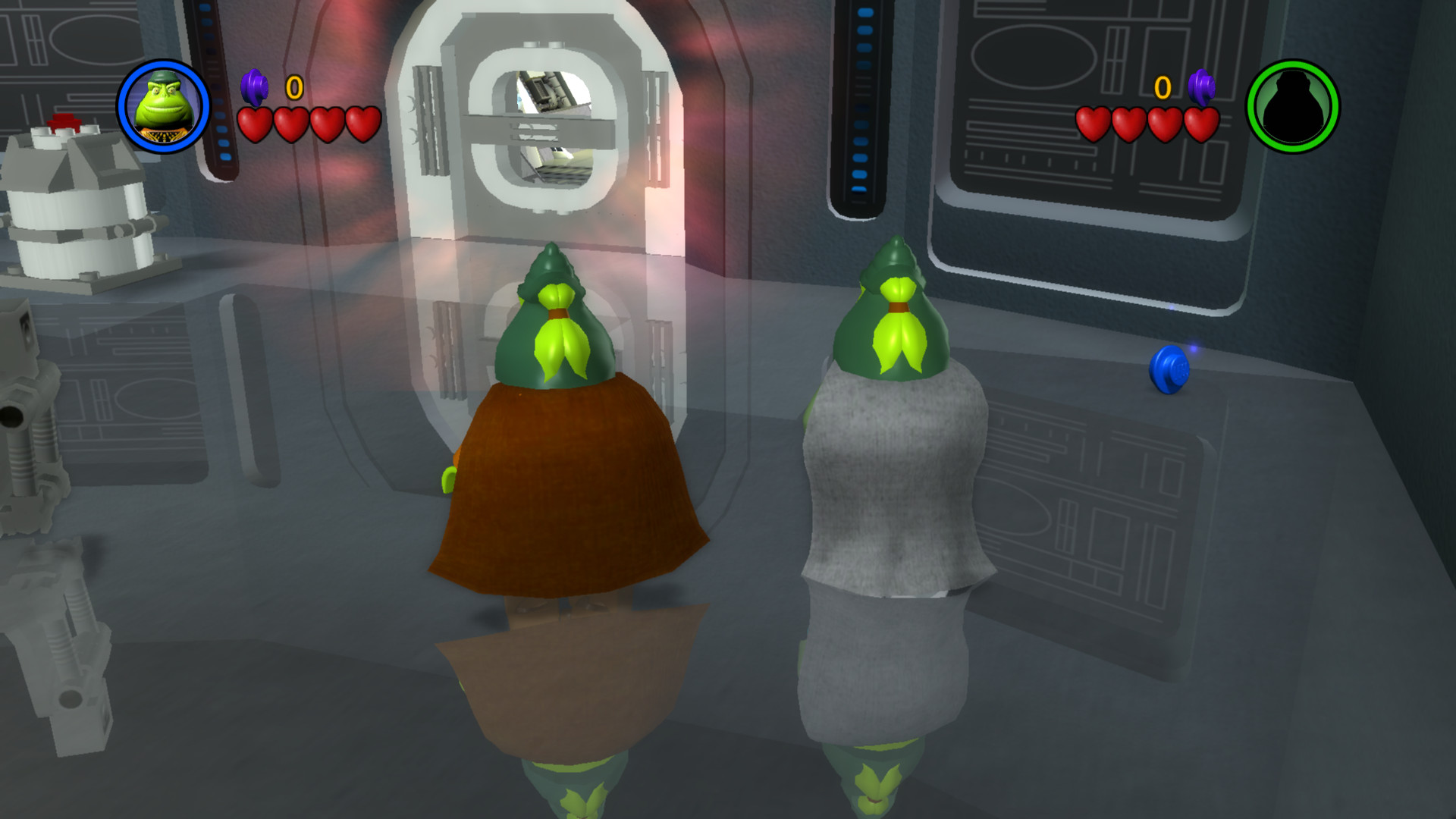Toggle the red switch atop the white machine

click(x=64, y=121)
